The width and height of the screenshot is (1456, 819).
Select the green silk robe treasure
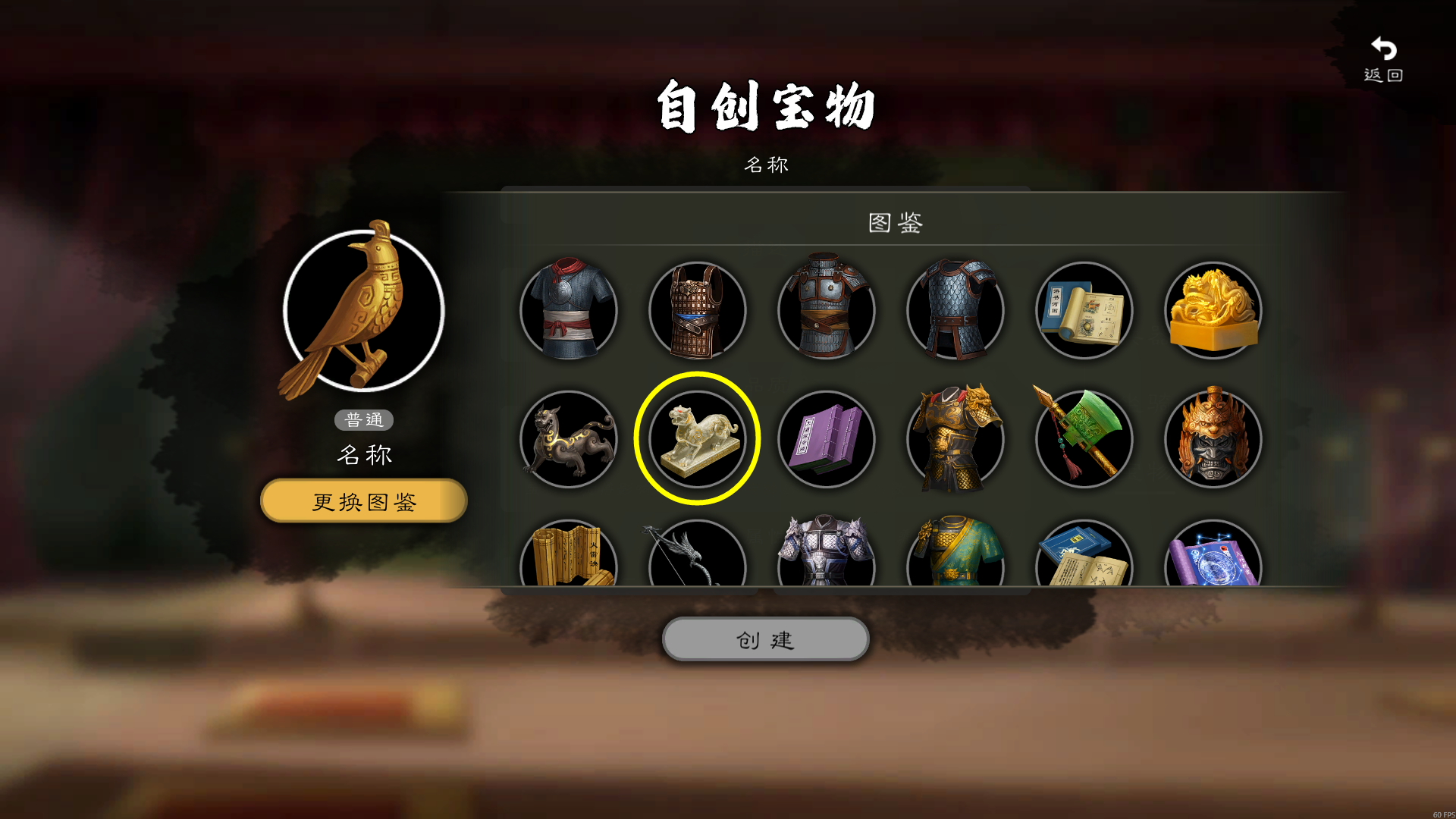pyautogui.click(x=955, y=561)
